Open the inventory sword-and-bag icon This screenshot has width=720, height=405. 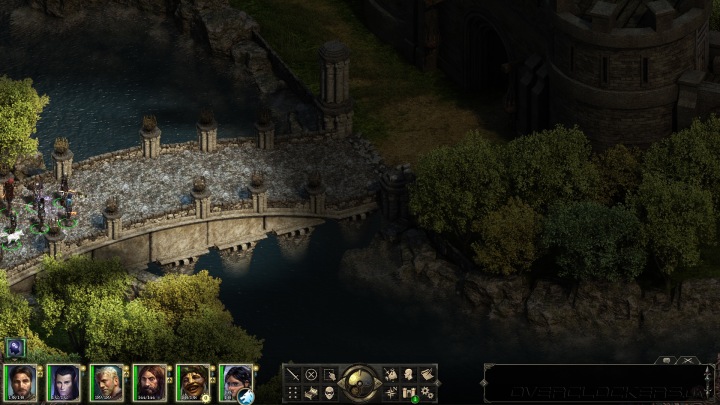pos(391,374)
